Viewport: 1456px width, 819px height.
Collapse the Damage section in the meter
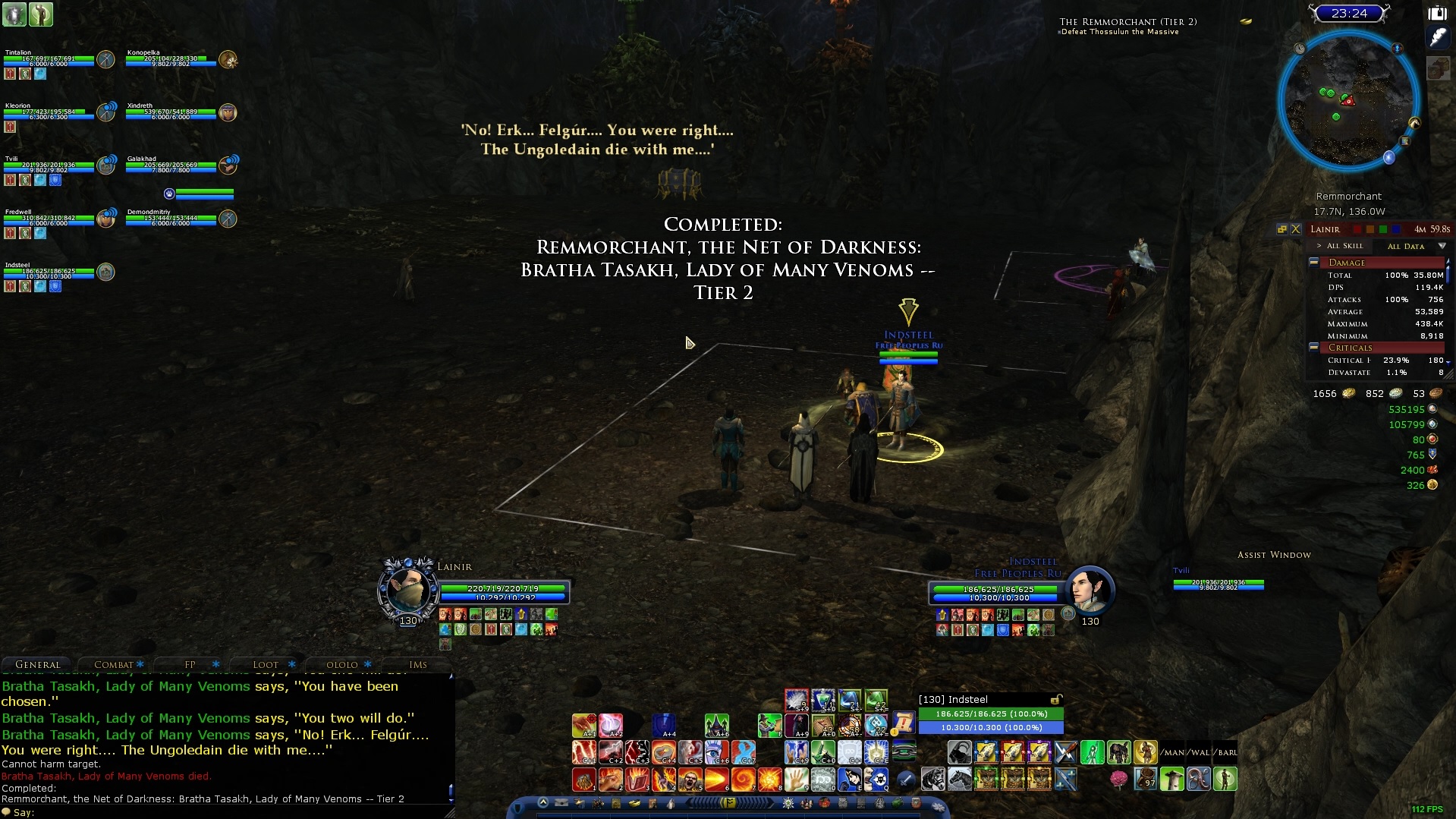point(1313,262)
